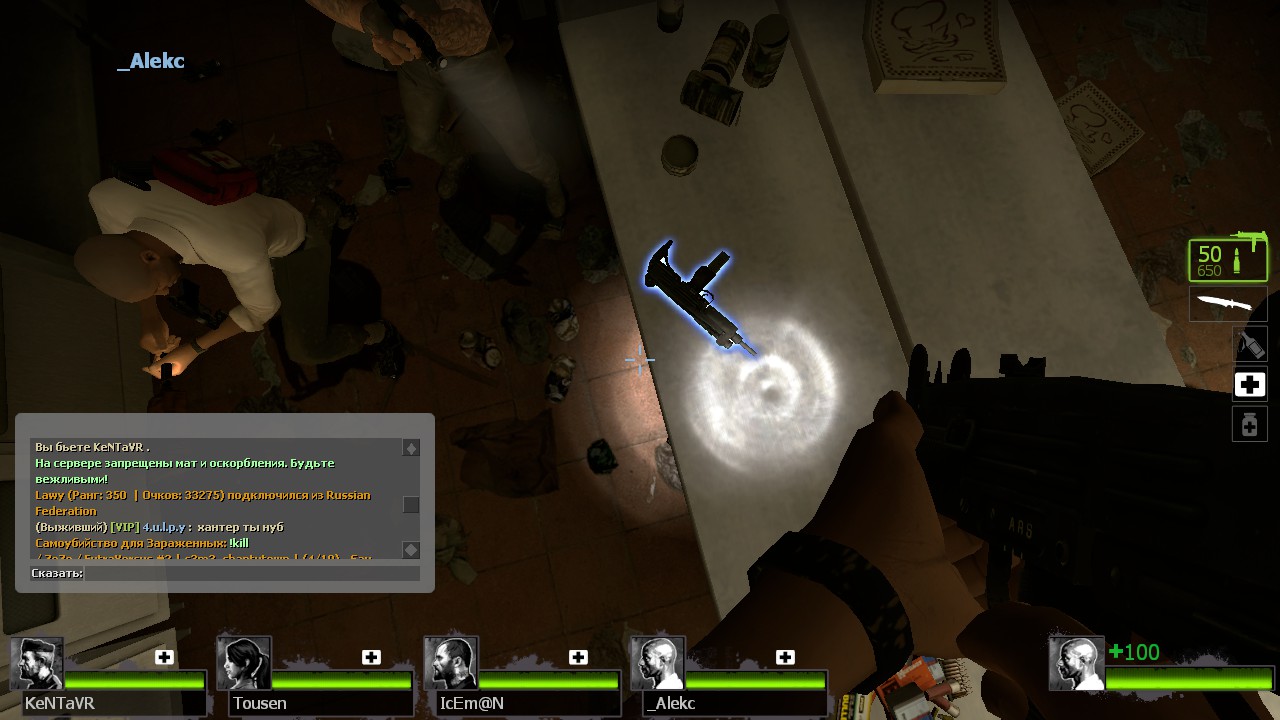1280x720 pixels.
Task: Click the chat scroll-up arrow button
Action: point(411,448)
